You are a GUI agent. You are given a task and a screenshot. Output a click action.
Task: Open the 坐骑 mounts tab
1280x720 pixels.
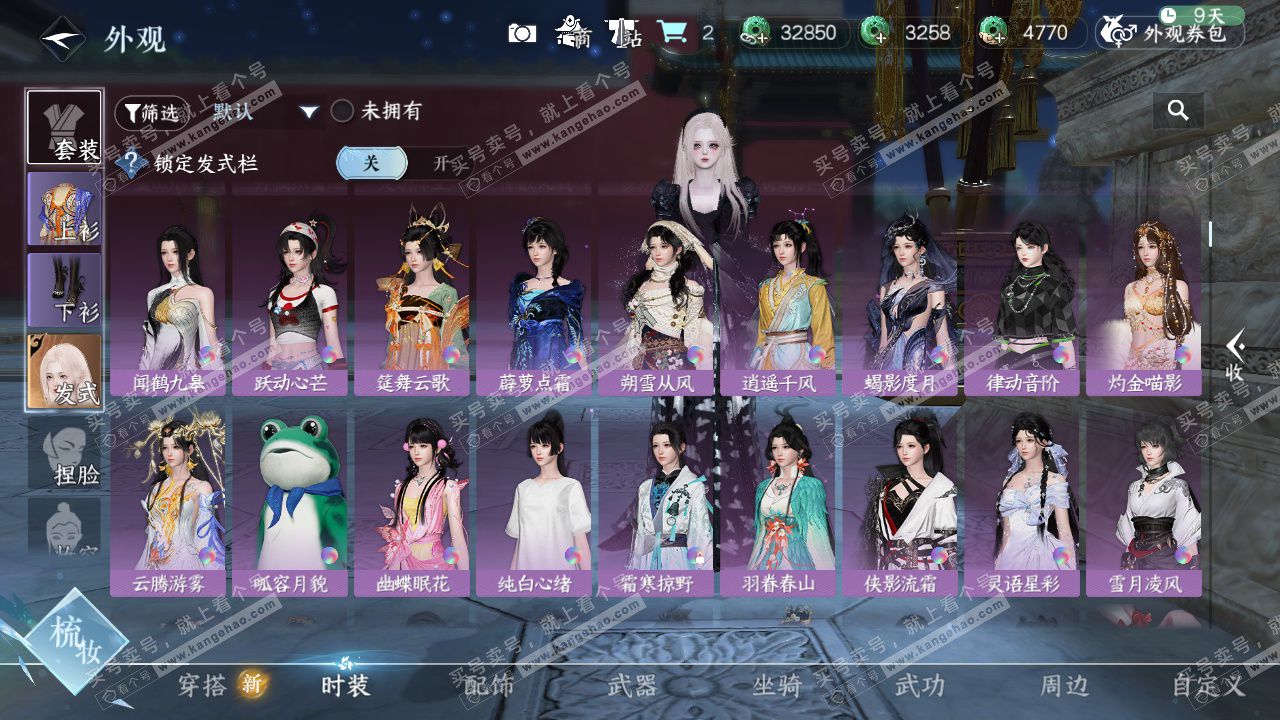click(777, 685)
